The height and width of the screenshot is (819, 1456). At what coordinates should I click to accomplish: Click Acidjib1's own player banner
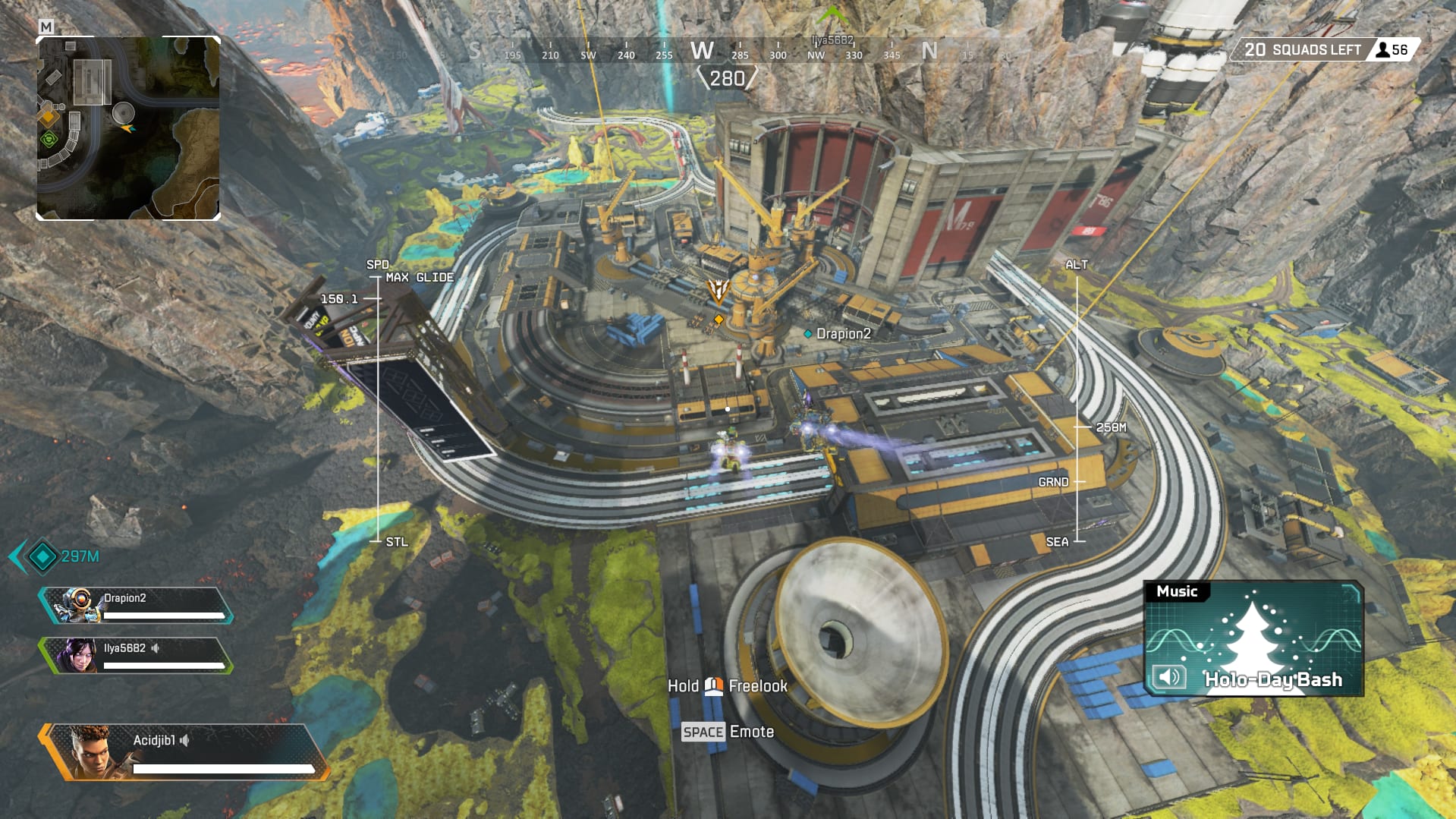pos(186,752)
